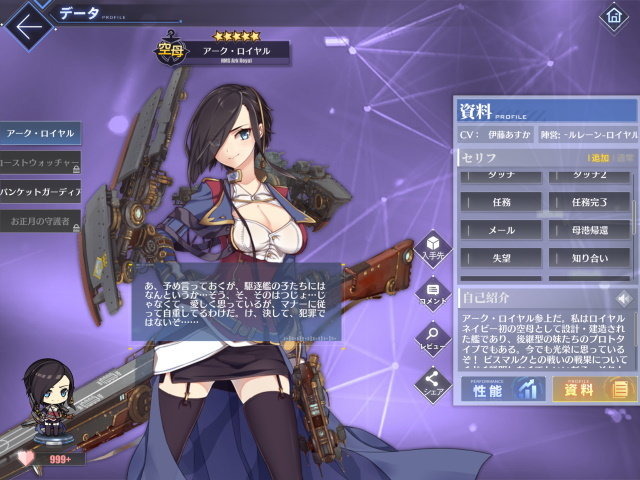Play the 任務 voice line
This screenshot has width=640, height=480.
click(x=499, y=201)
